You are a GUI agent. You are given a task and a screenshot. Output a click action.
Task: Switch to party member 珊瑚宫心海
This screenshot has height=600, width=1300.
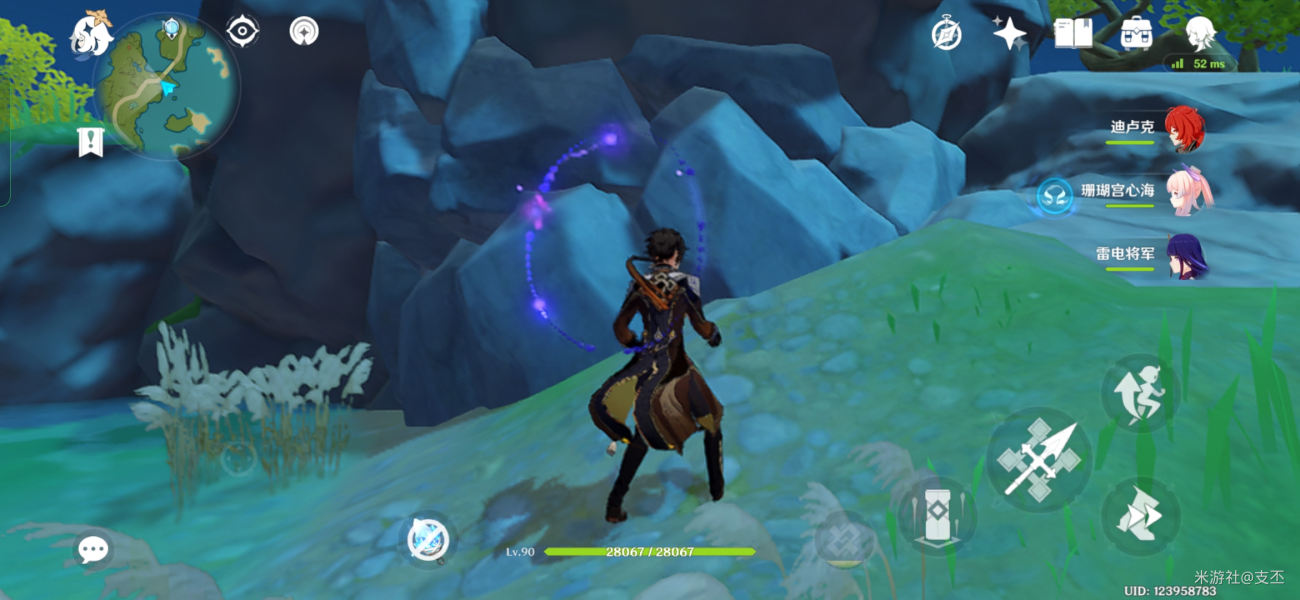1190,190
